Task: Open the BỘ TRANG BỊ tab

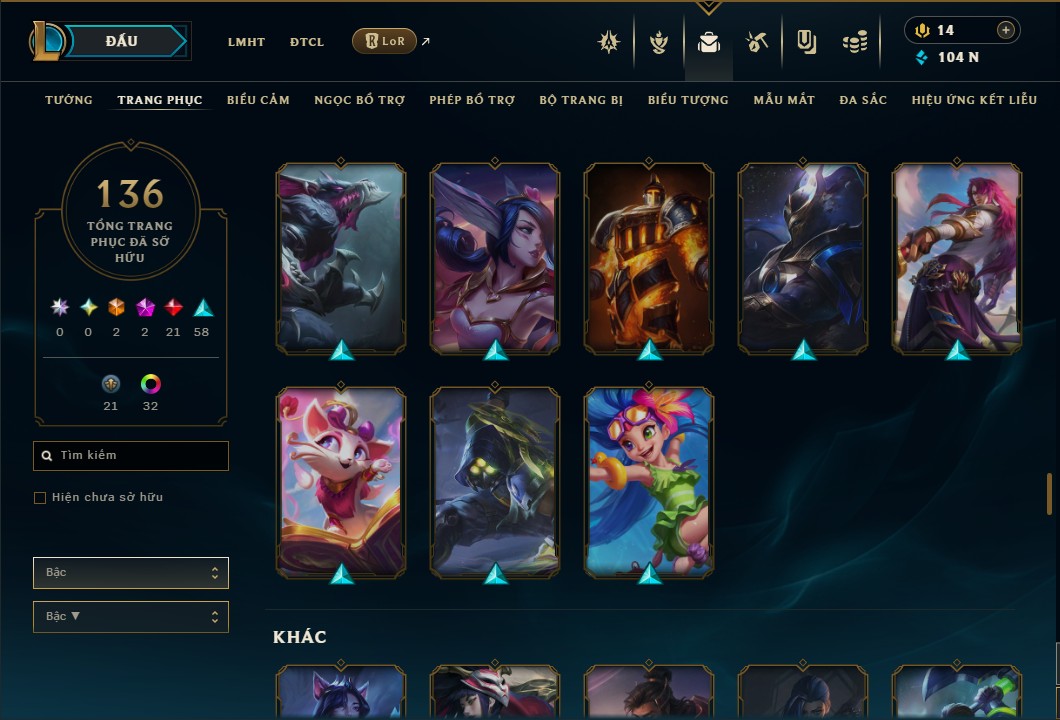Action: coord(581,100)
